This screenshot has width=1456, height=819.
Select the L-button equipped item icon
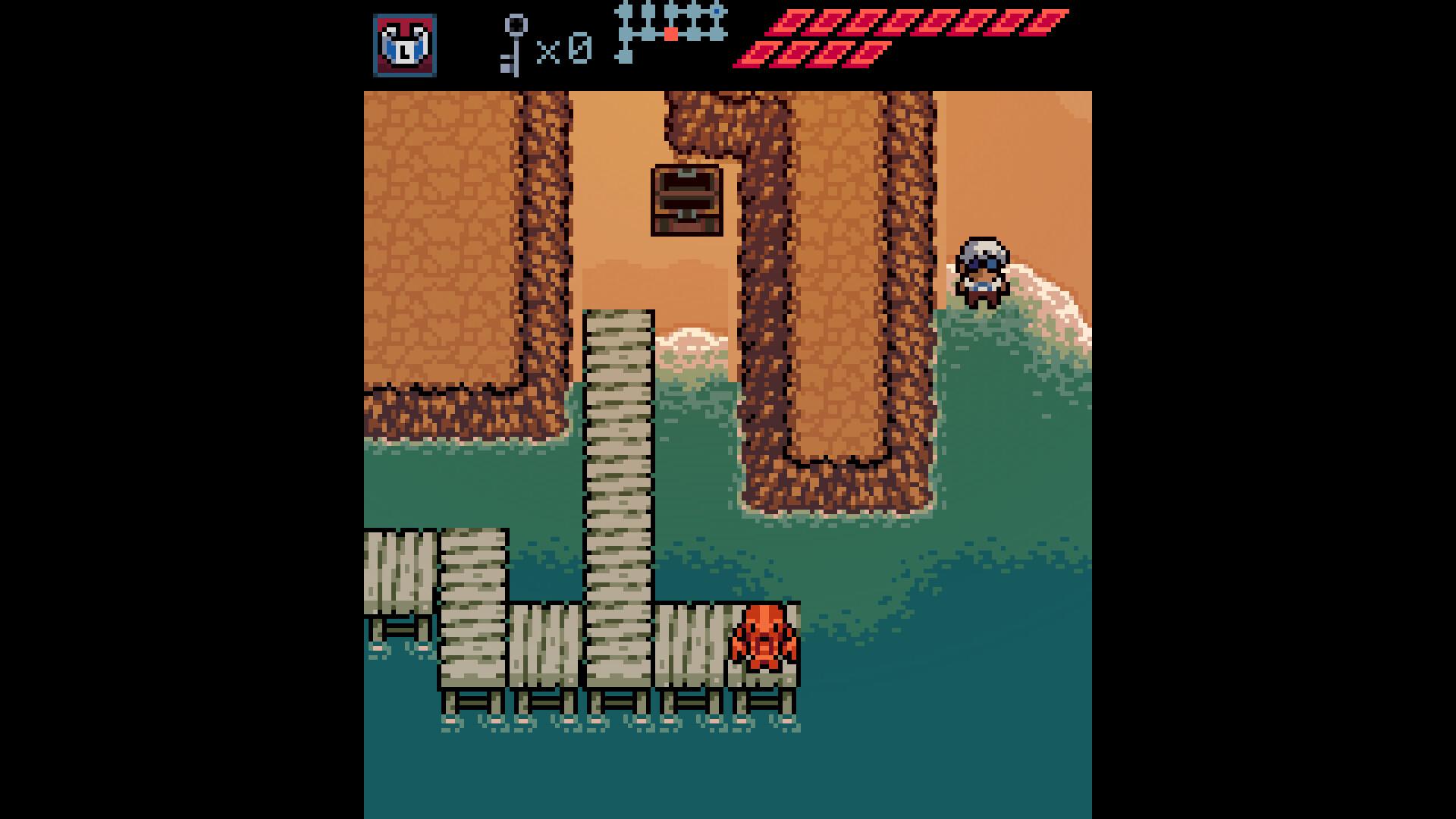pyautogui.click(x=405, y=44)
